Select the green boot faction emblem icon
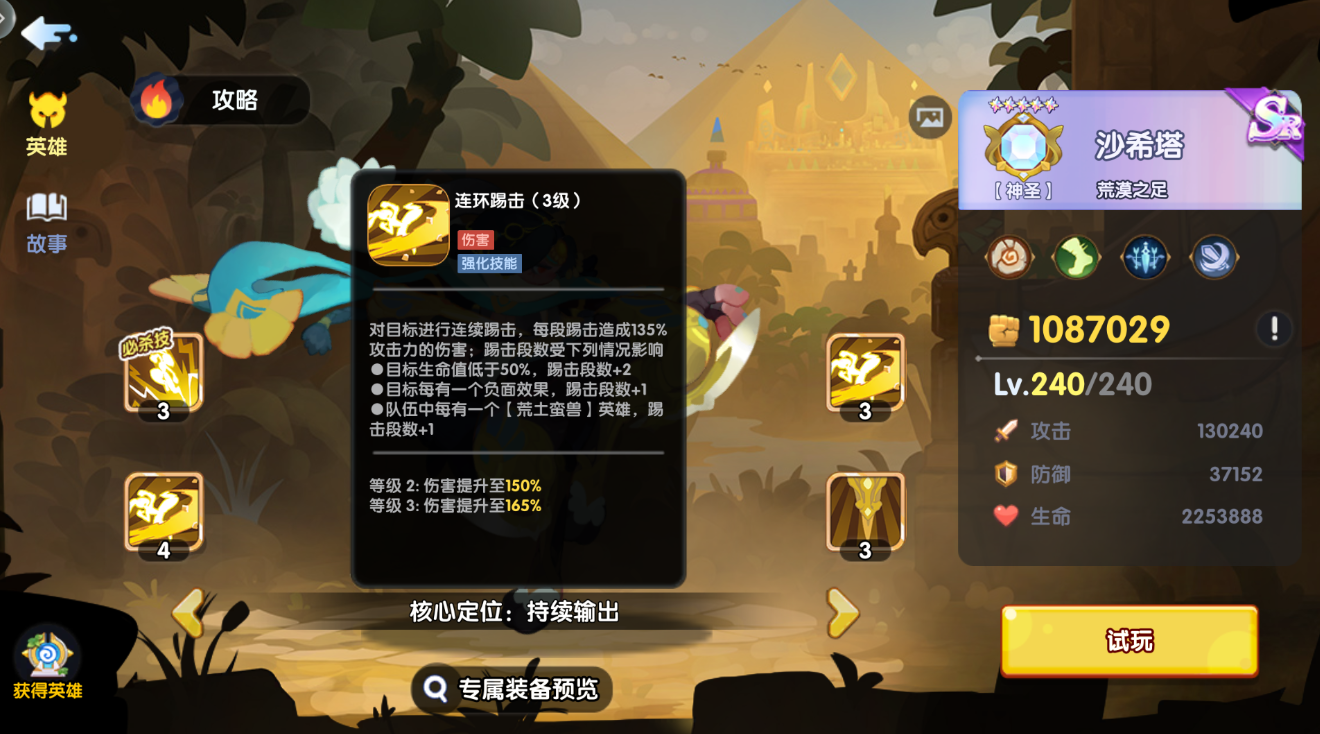This screenshot has width=1320, height=734. coord(1077,256)
